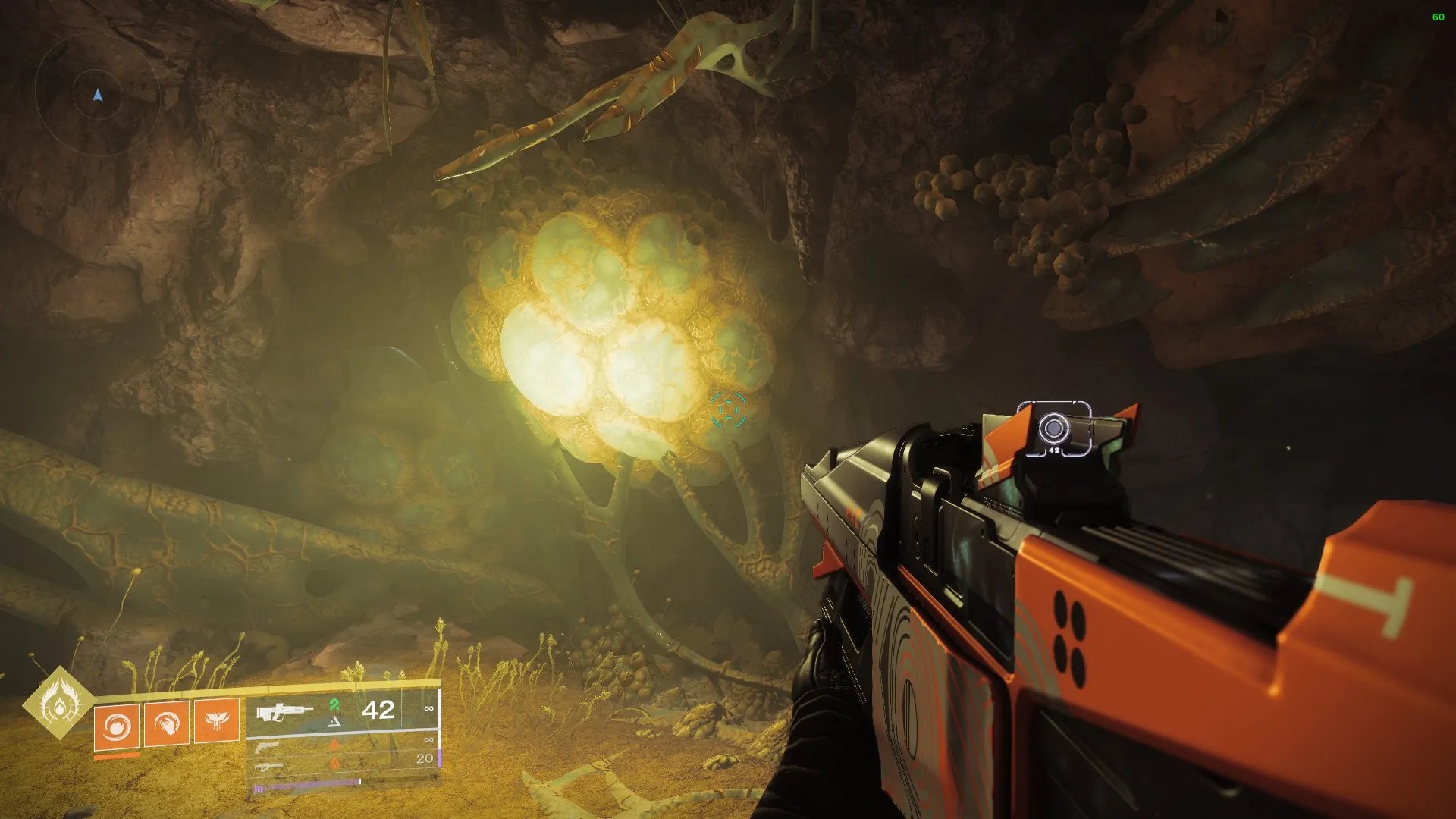Use the winged class ability icon

pos(217,721)
